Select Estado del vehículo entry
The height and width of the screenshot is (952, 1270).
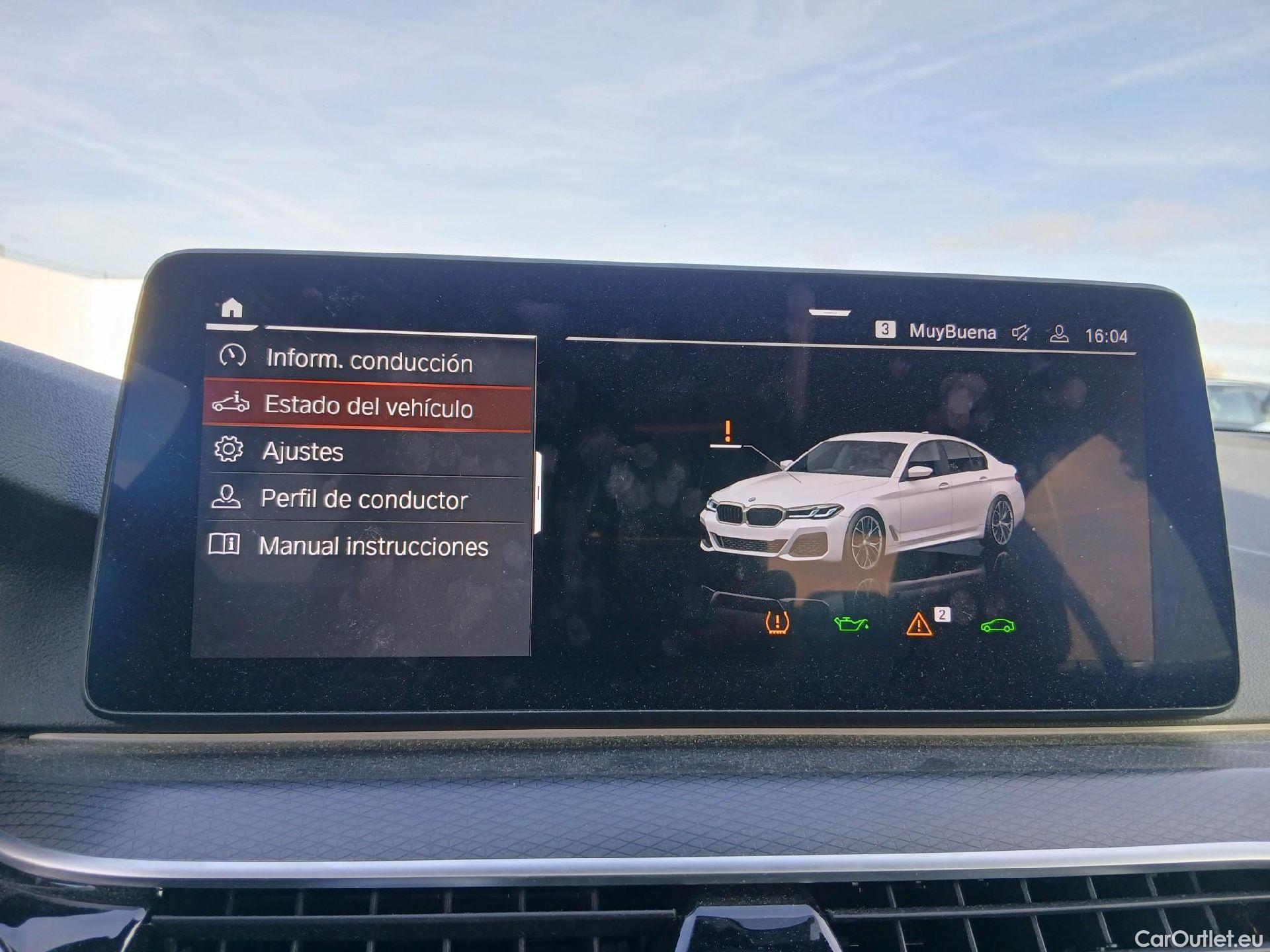click(x=368, y=406)
